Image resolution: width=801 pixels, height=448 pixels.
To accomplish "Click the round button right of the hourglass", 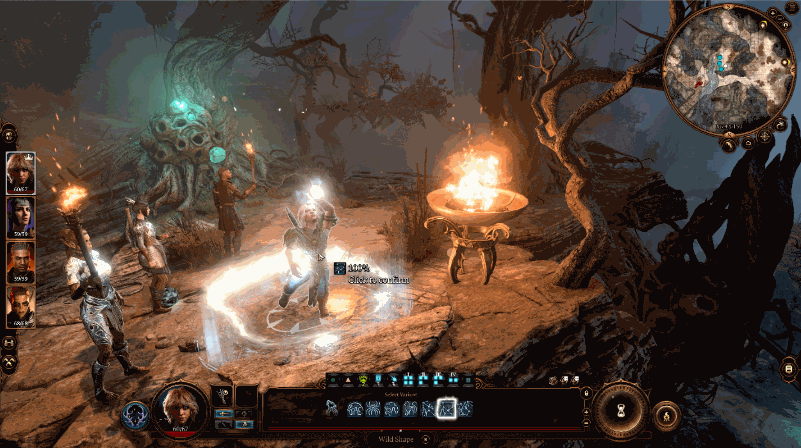I will [667, 412].
